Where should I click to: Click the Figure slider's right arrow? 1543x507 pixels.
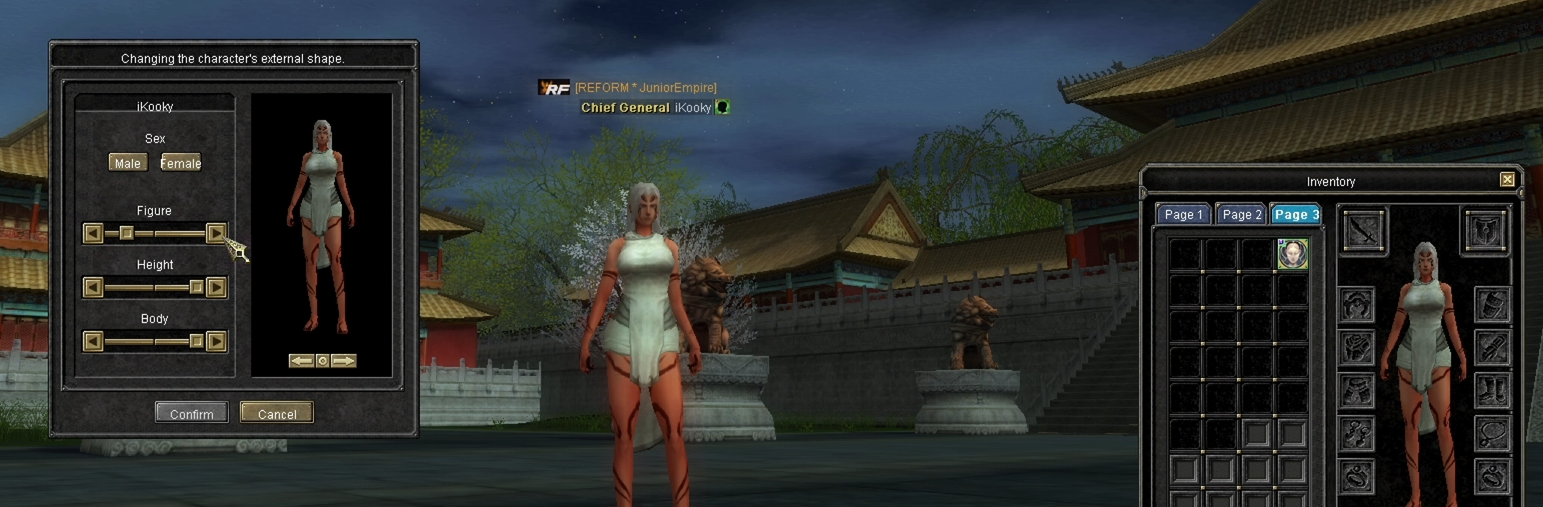click(216, 233)
